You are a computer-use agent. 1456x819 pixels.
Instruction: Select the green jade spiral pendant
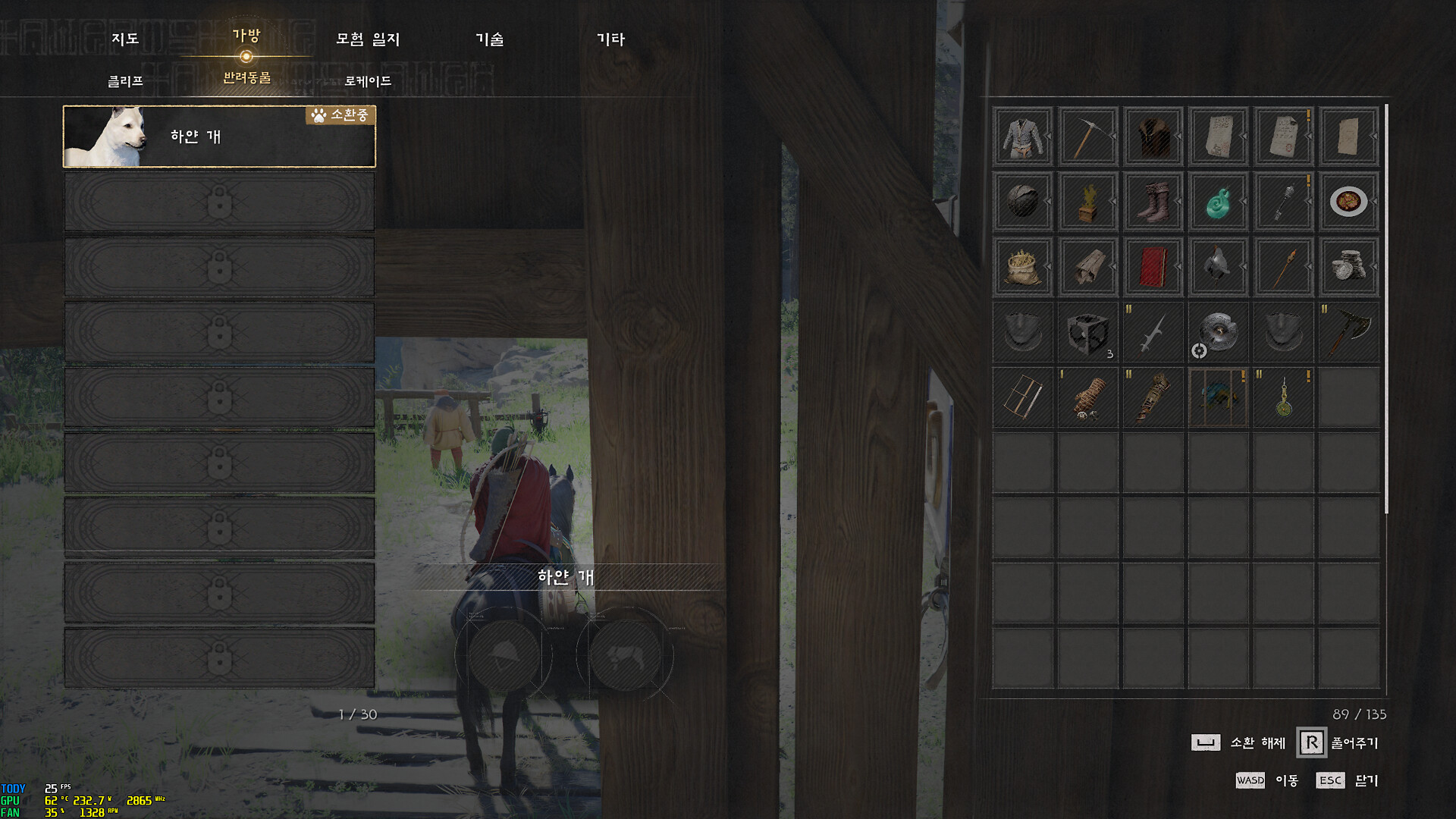coord(1218,202)
